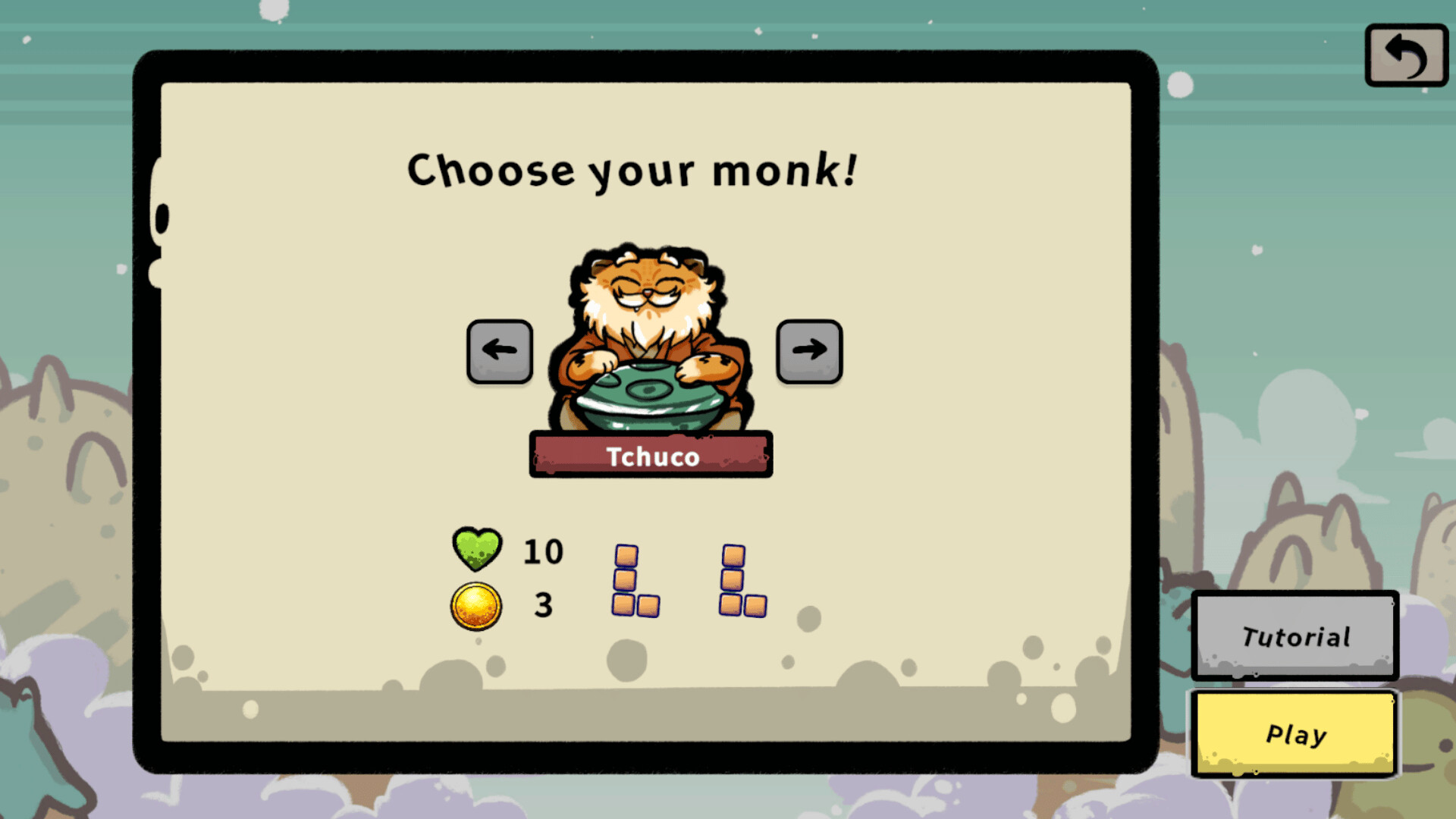Cycle to the next monk with the right arrow
Viewport: 1456px width, 819px height.
click(x=810, y=350)
